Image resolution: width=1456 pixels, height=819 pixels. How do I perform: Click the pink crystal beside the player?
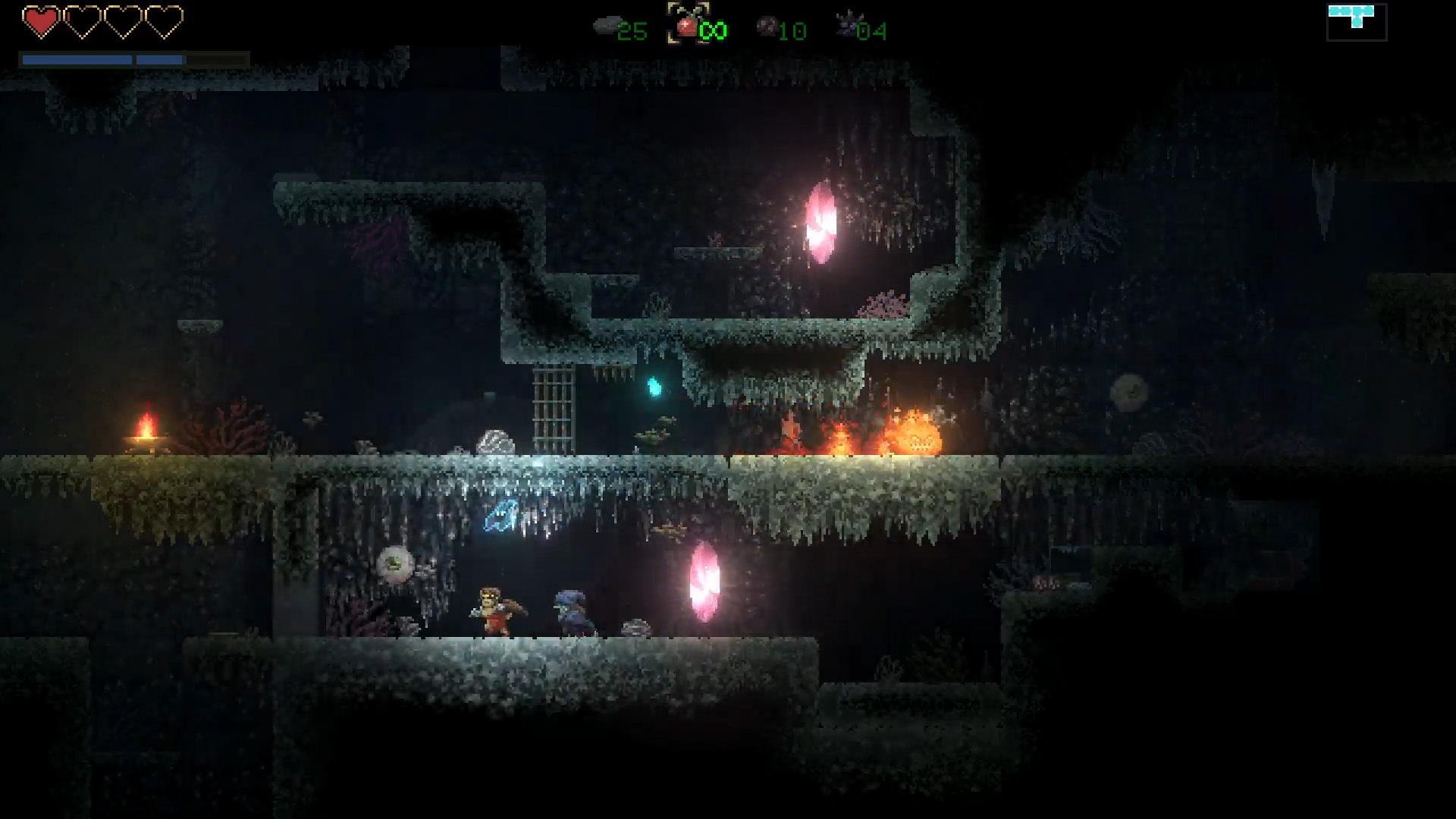click(704, 583)
